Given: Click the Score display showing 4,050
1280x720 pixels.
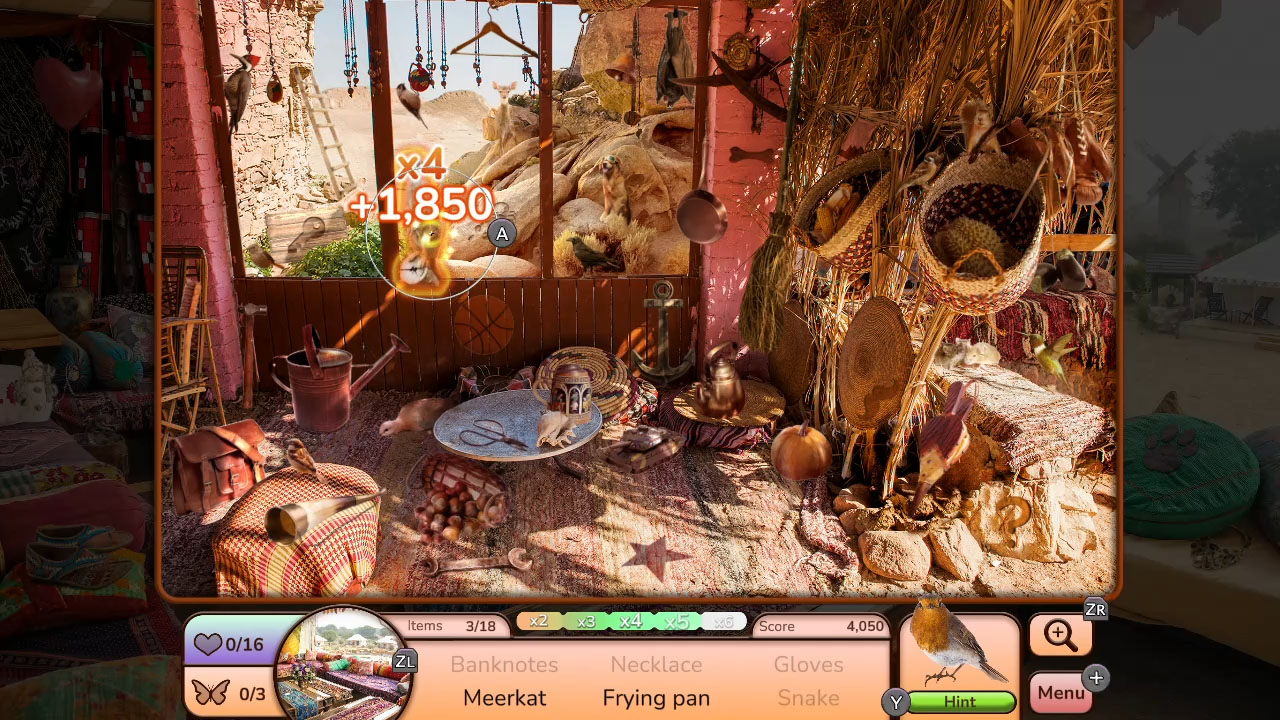Looking at the screenshot, I should coord(822,626).
